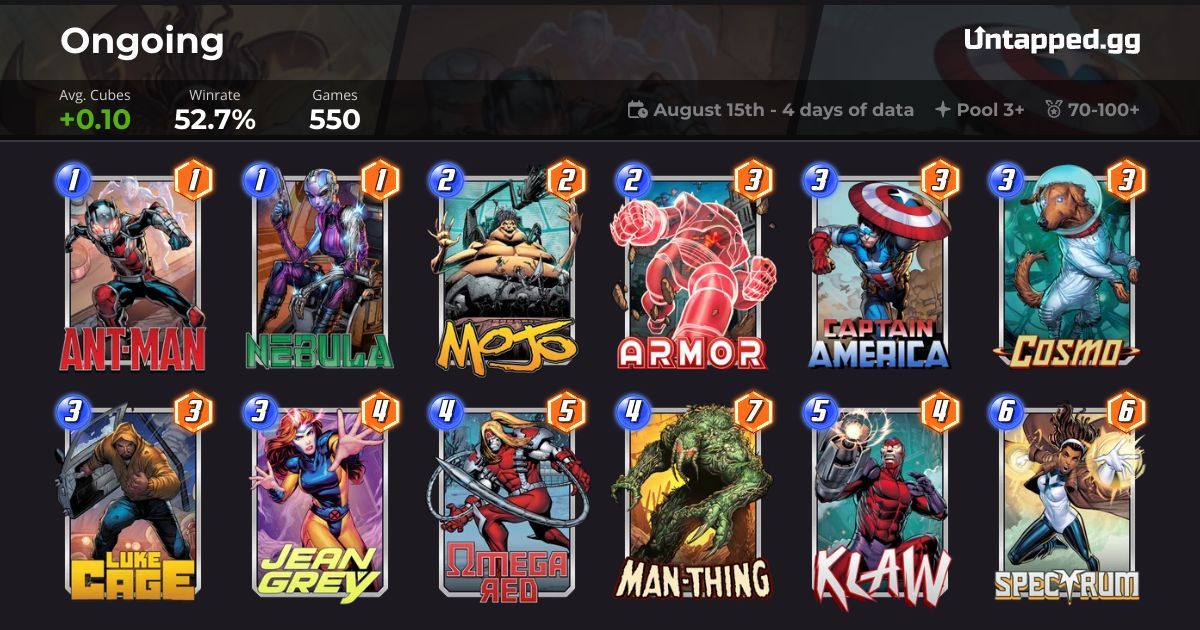Open the Spectrum card

click(x=1066, y=502)
